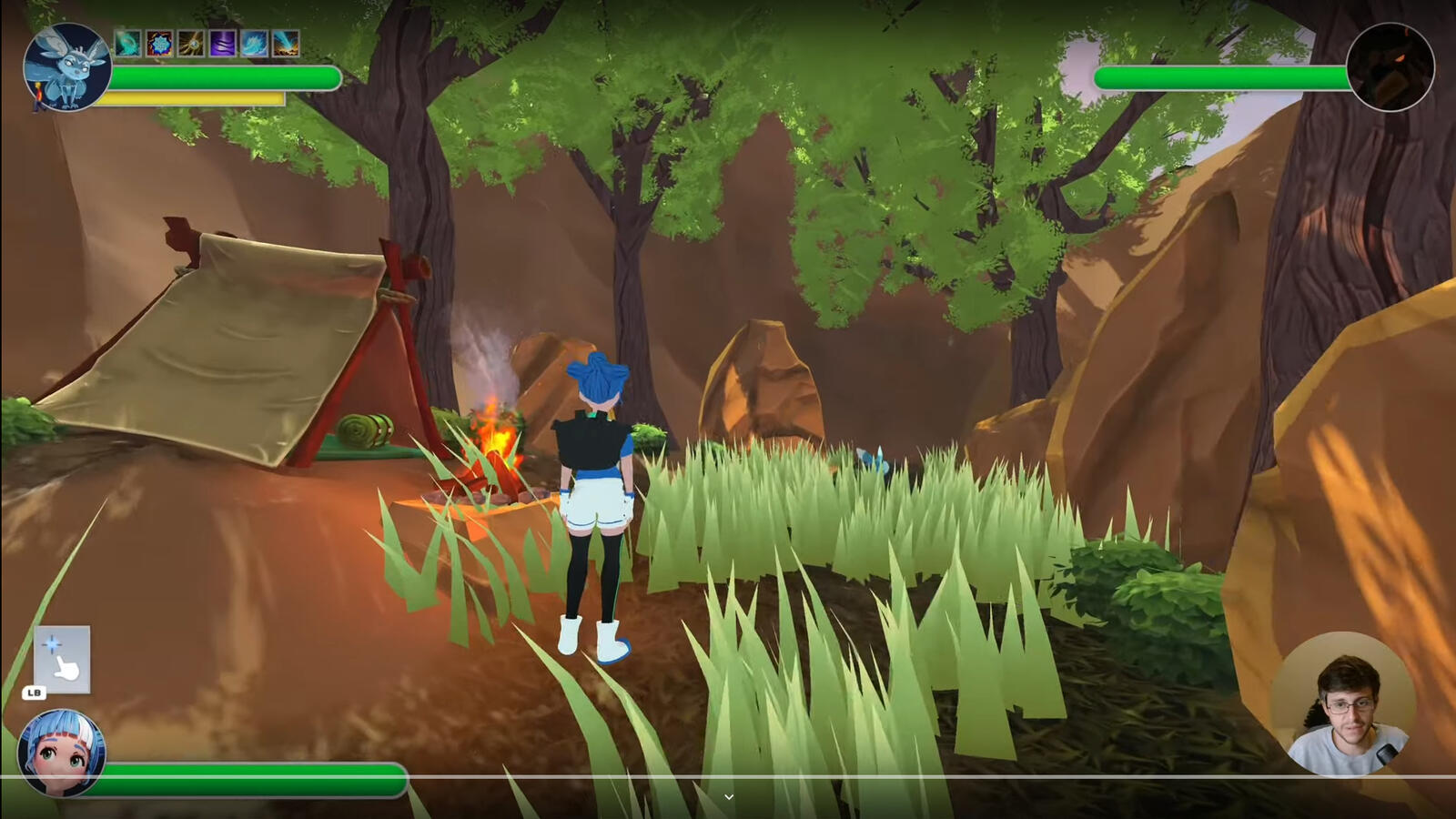Choose the purple waves ability icon
This screenshot has width=1456, height=819.
(x=223, y=43)
